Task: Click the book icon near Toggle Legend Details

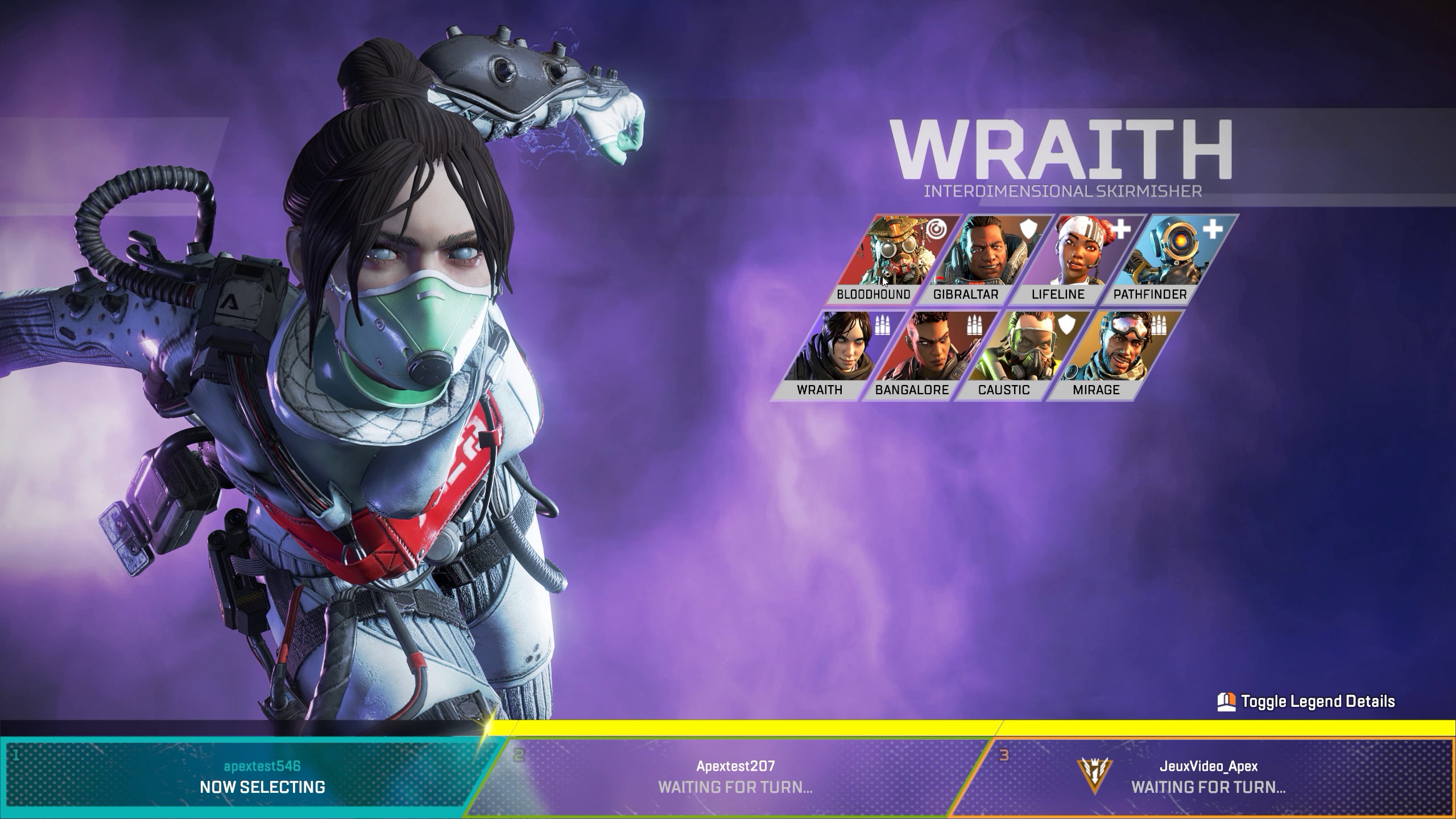Action: [1227, 701]
